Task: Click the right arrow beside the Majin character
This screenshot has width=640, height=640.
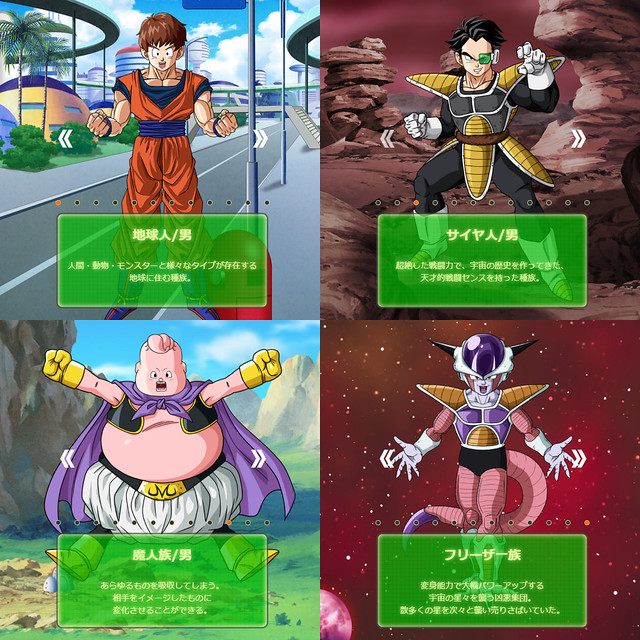Action: 260,458
